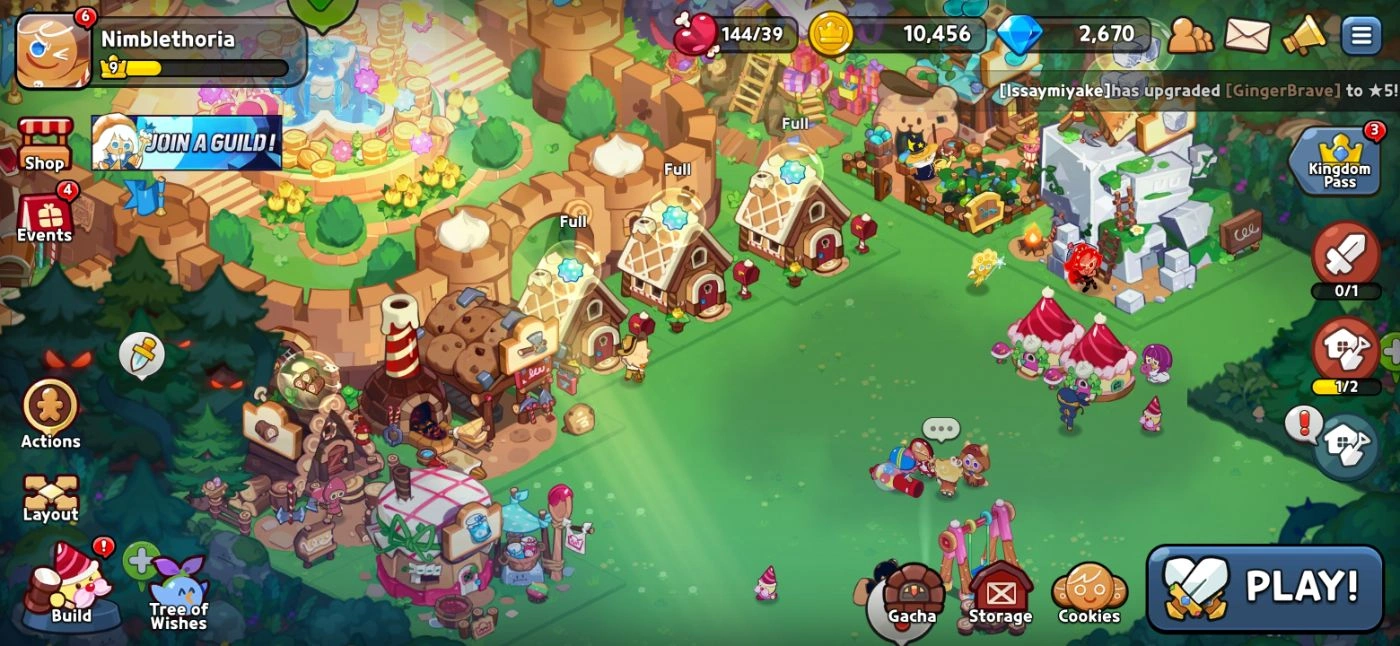
Task: Open the Kingdom Pass
Action: click(1340, 163)
